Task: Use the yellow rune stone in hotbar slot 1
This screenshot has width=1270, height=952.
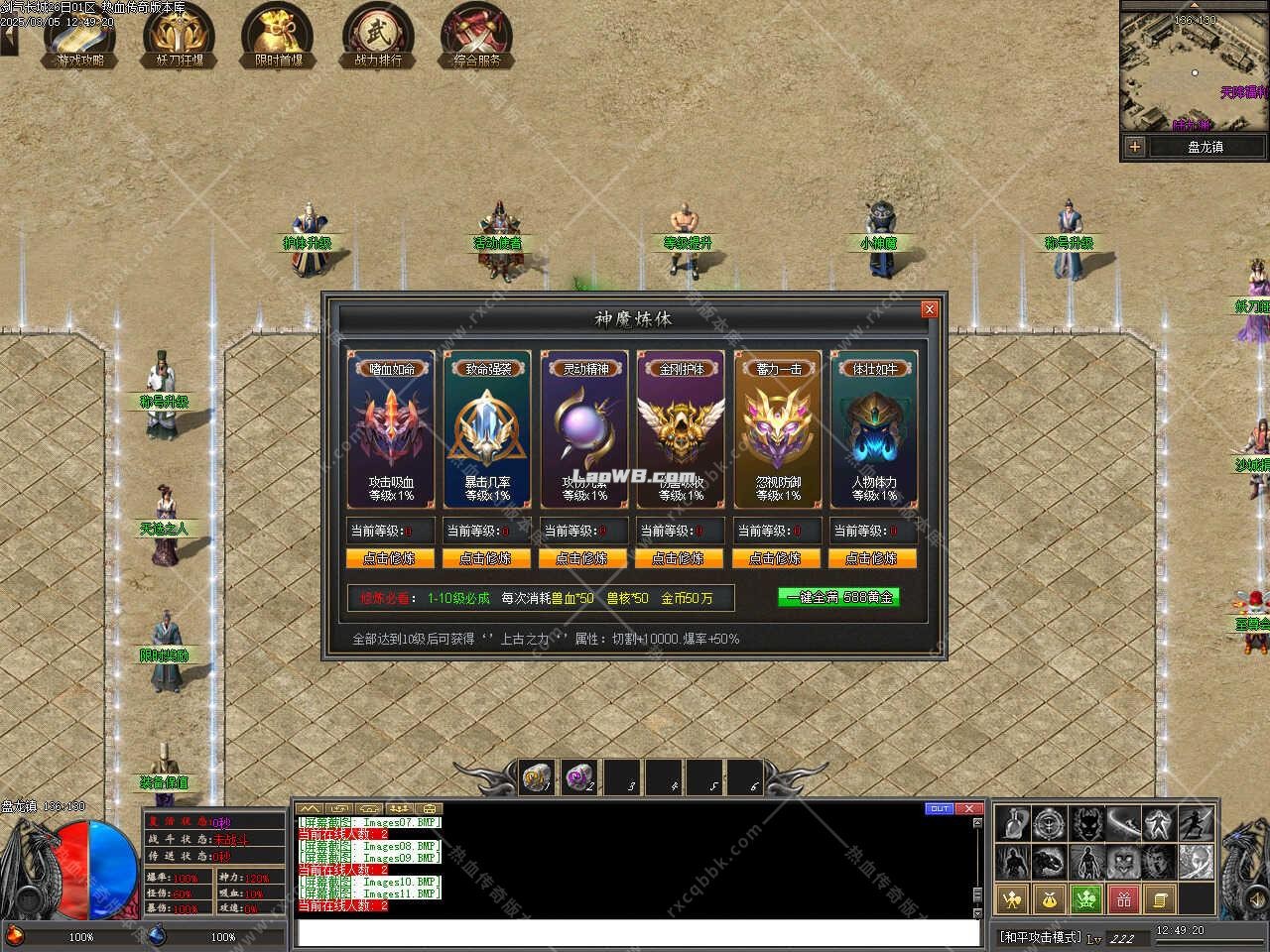Action: click(537, 777)
